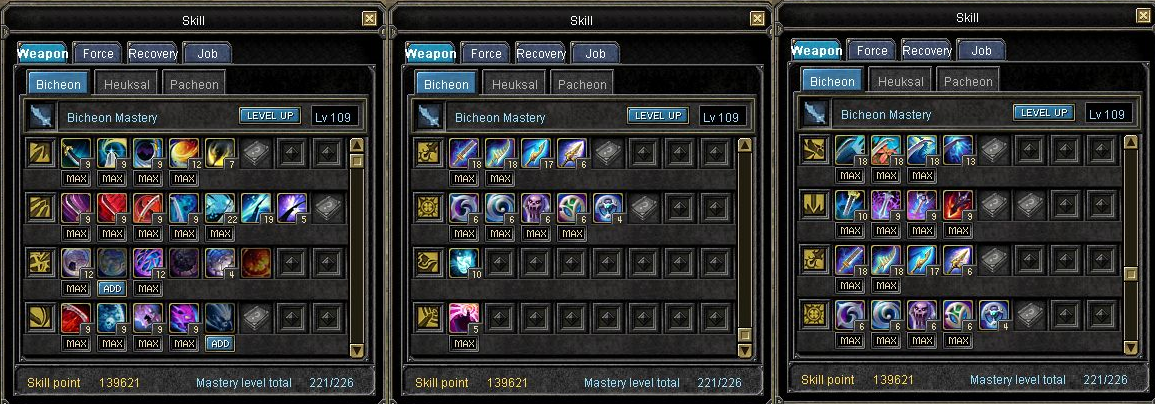Show Heuksal skills in the leftmost window
The width and height of the screenshot is (1155, 404).
[x=126, y=84]
